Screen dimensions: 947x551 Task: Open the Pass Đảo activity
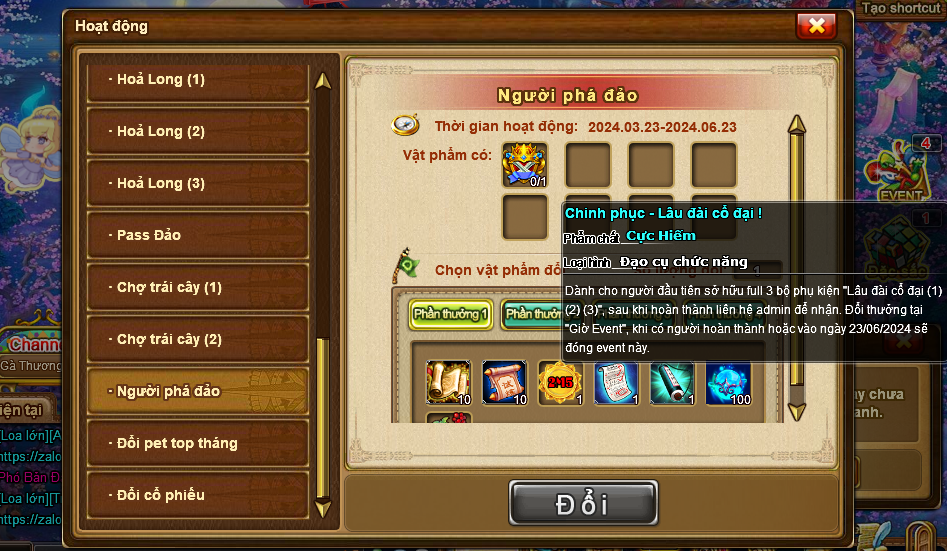[197, 236]
